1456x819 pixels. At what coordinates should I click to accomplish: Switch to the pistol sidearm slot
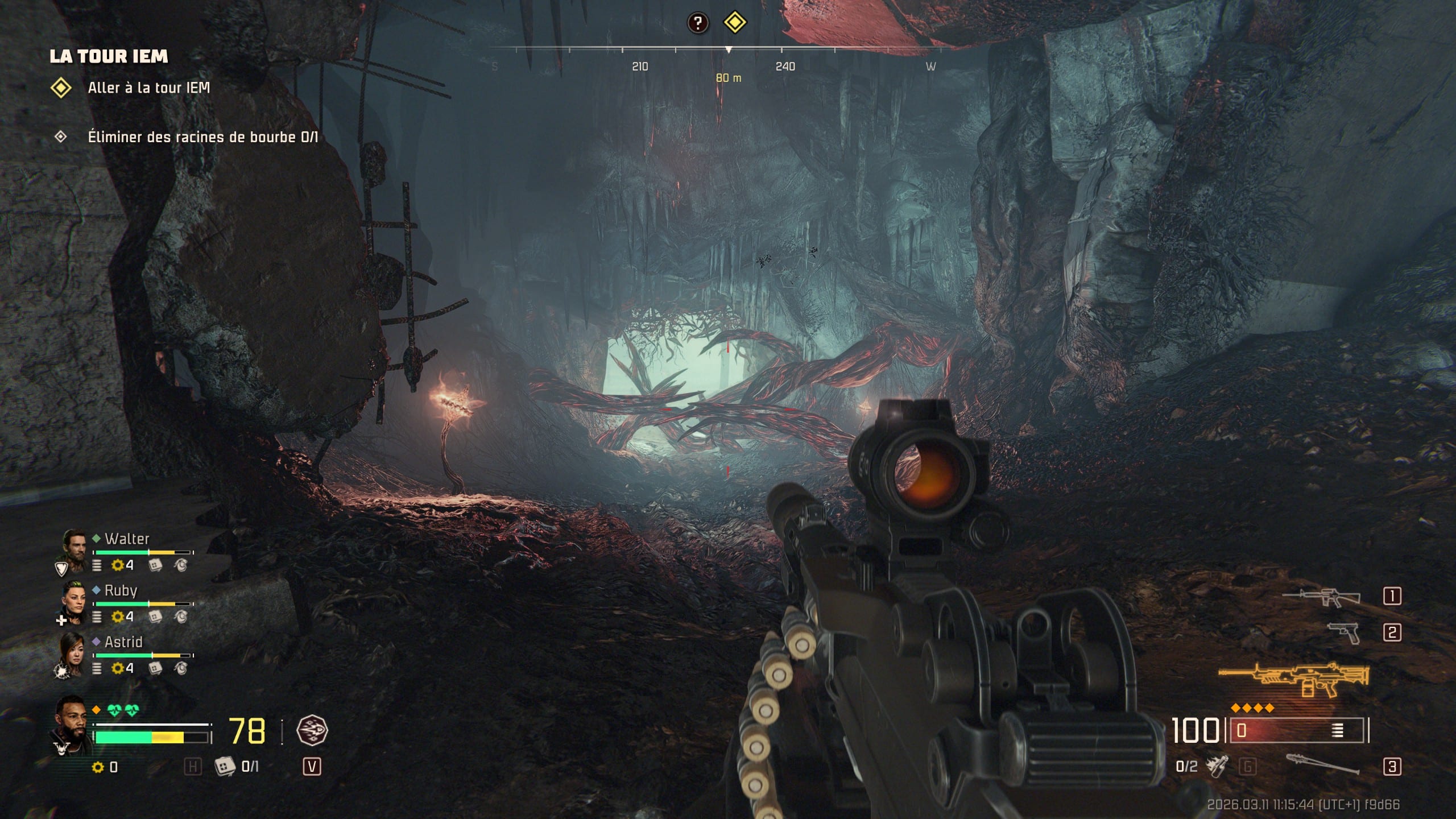click(x=1343, y=632)
